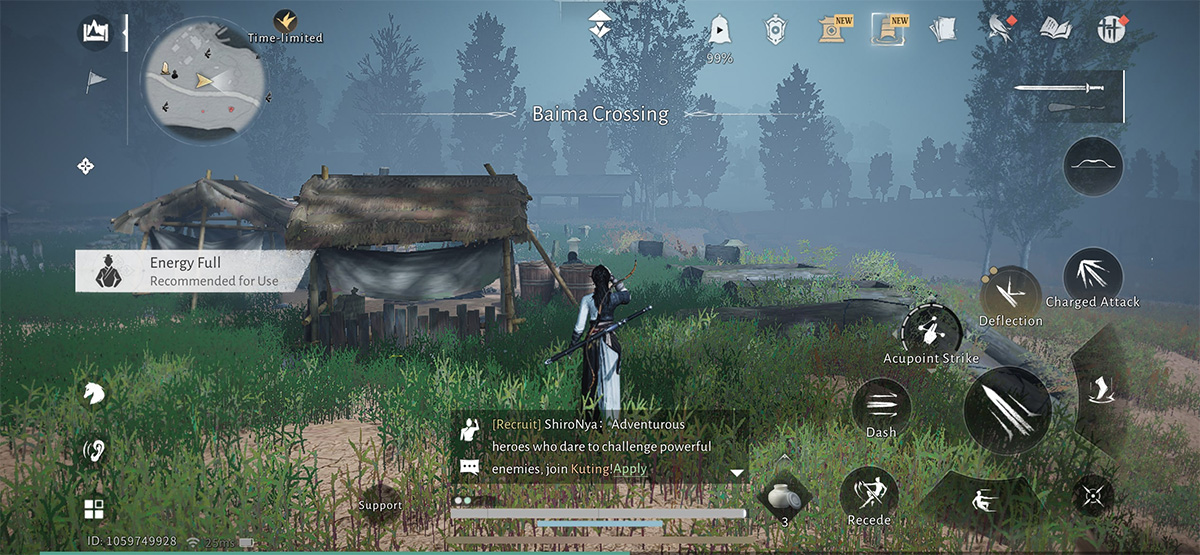Open the Time-limited event icon
The height and width of the screenshot is (555, 1200).
click(285, 25)
